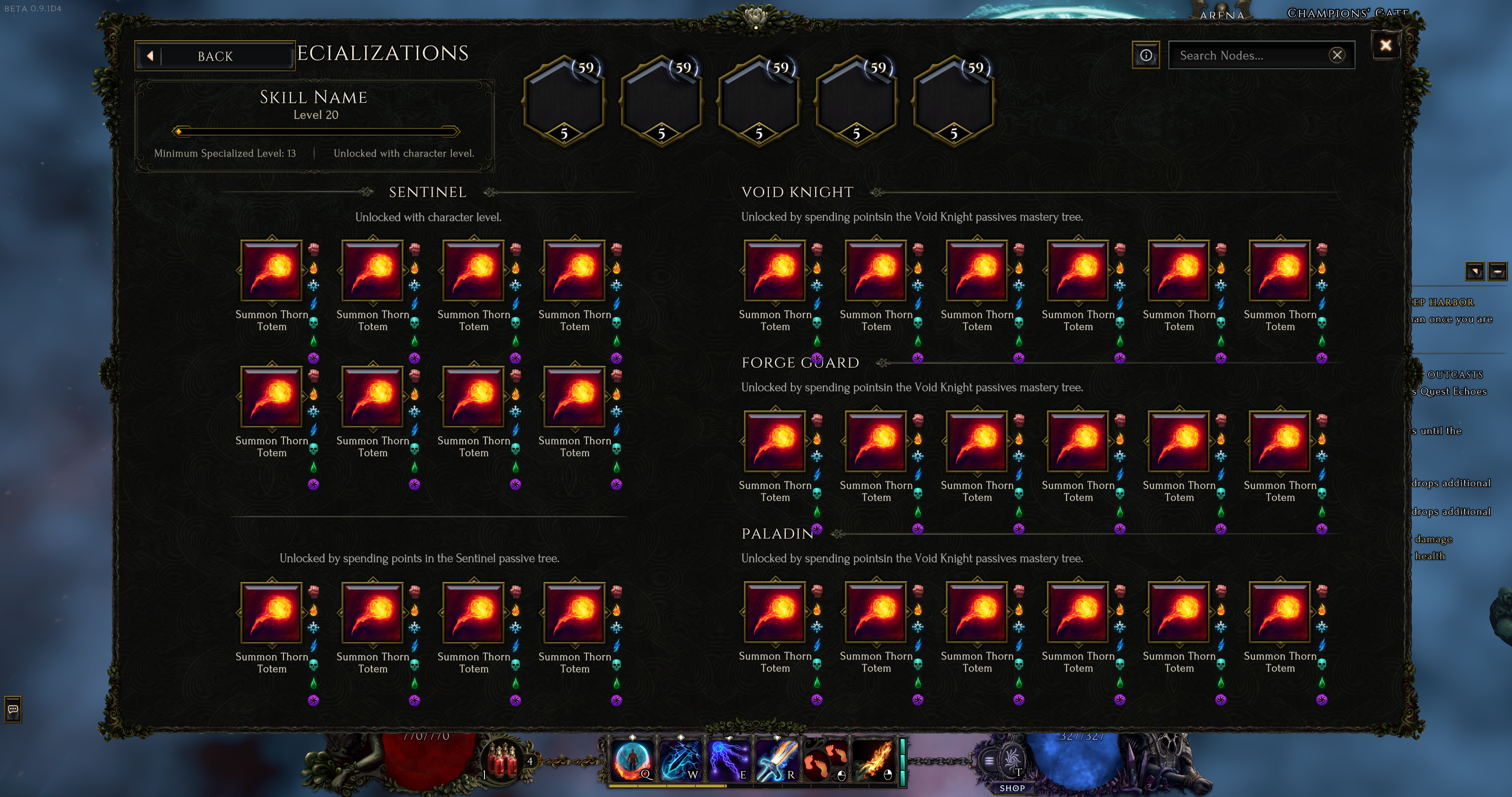Image resolution: width=1512 pixels, height=797 pixels.
Task: Cast the blue lightning orb skill
Action: (728, 760)
